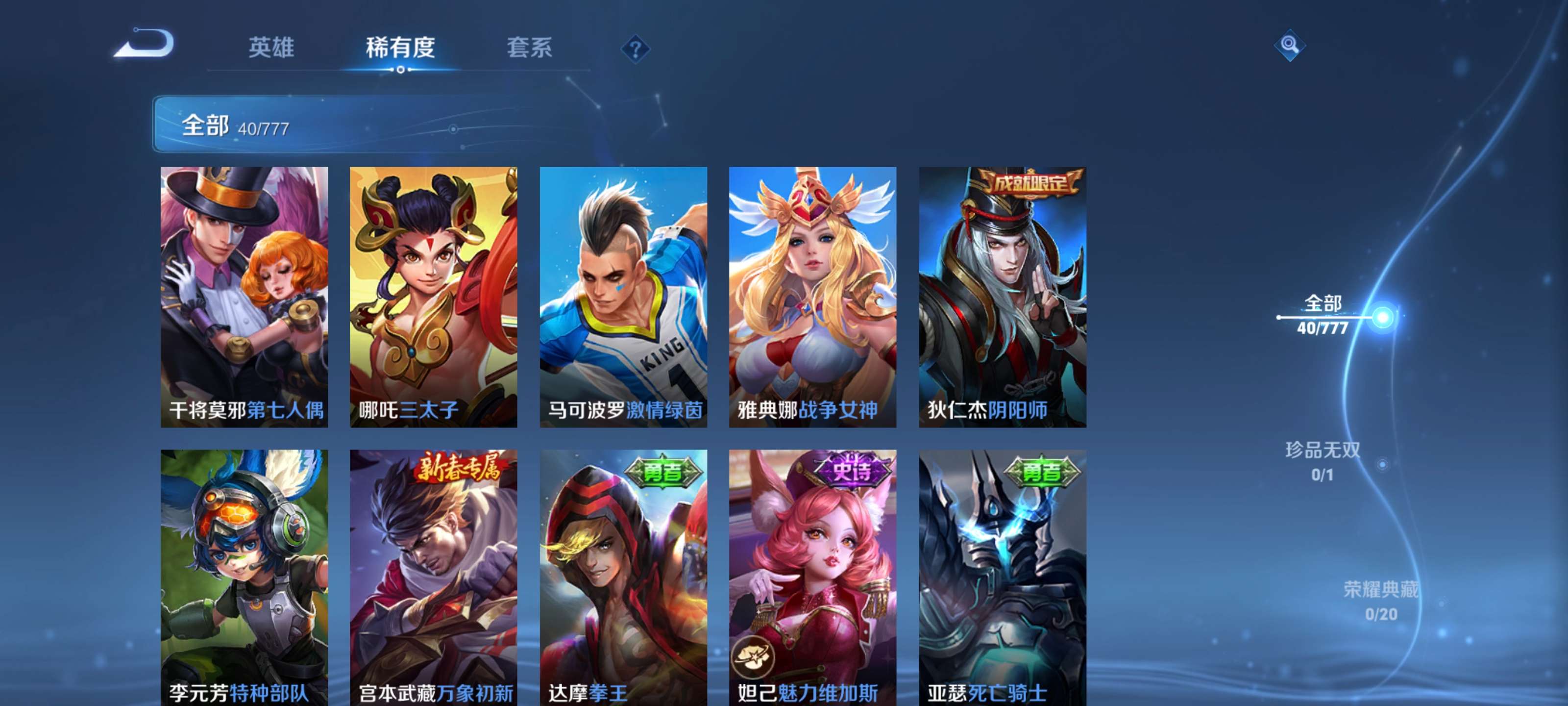Open the 李元芳特种部队 skin thumbnail
Image resolution: width=1568 pixels, height=706 pixels.
pos(245,582)
